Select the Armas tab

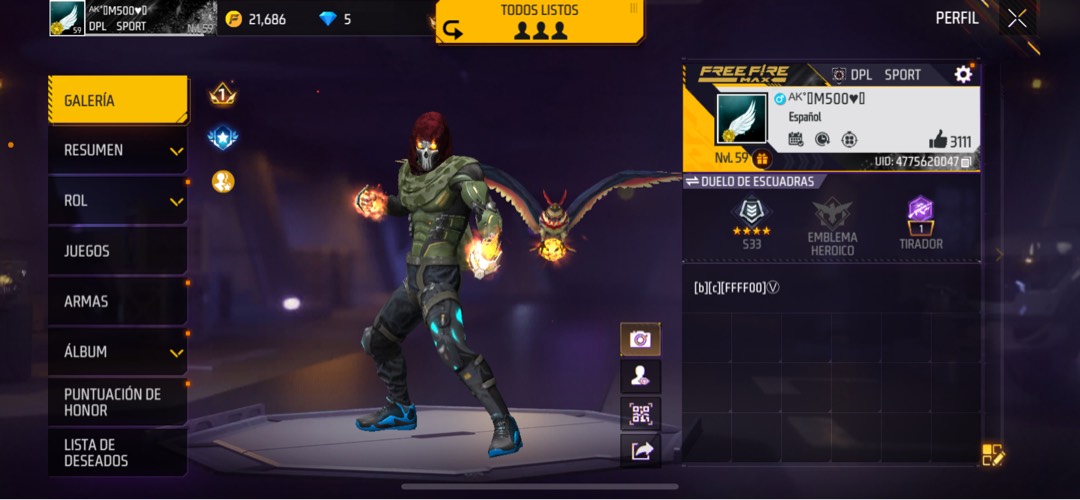point(117,301)
